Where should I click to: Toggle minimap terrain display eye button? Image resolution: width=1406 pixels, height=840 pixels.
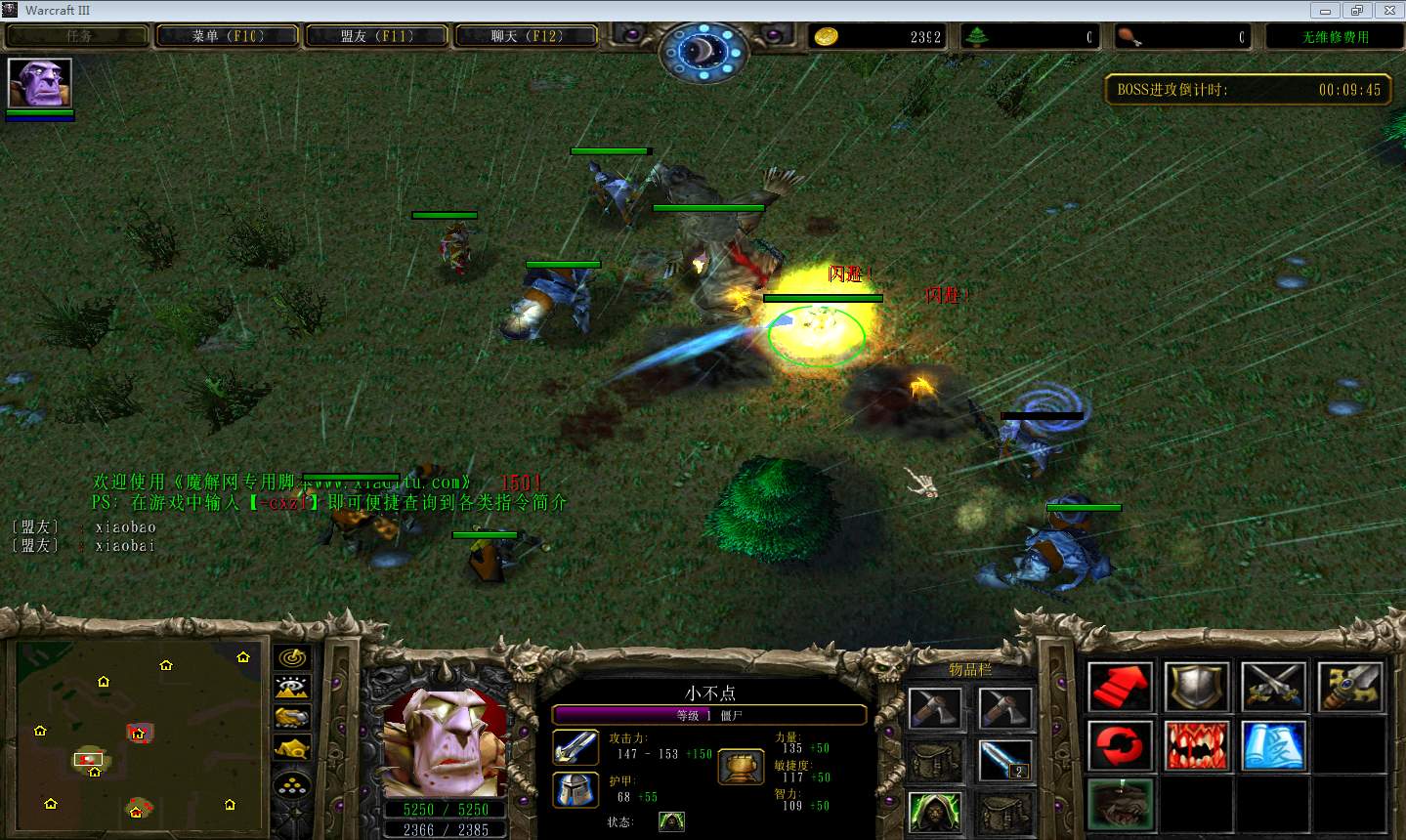[292, 687]
